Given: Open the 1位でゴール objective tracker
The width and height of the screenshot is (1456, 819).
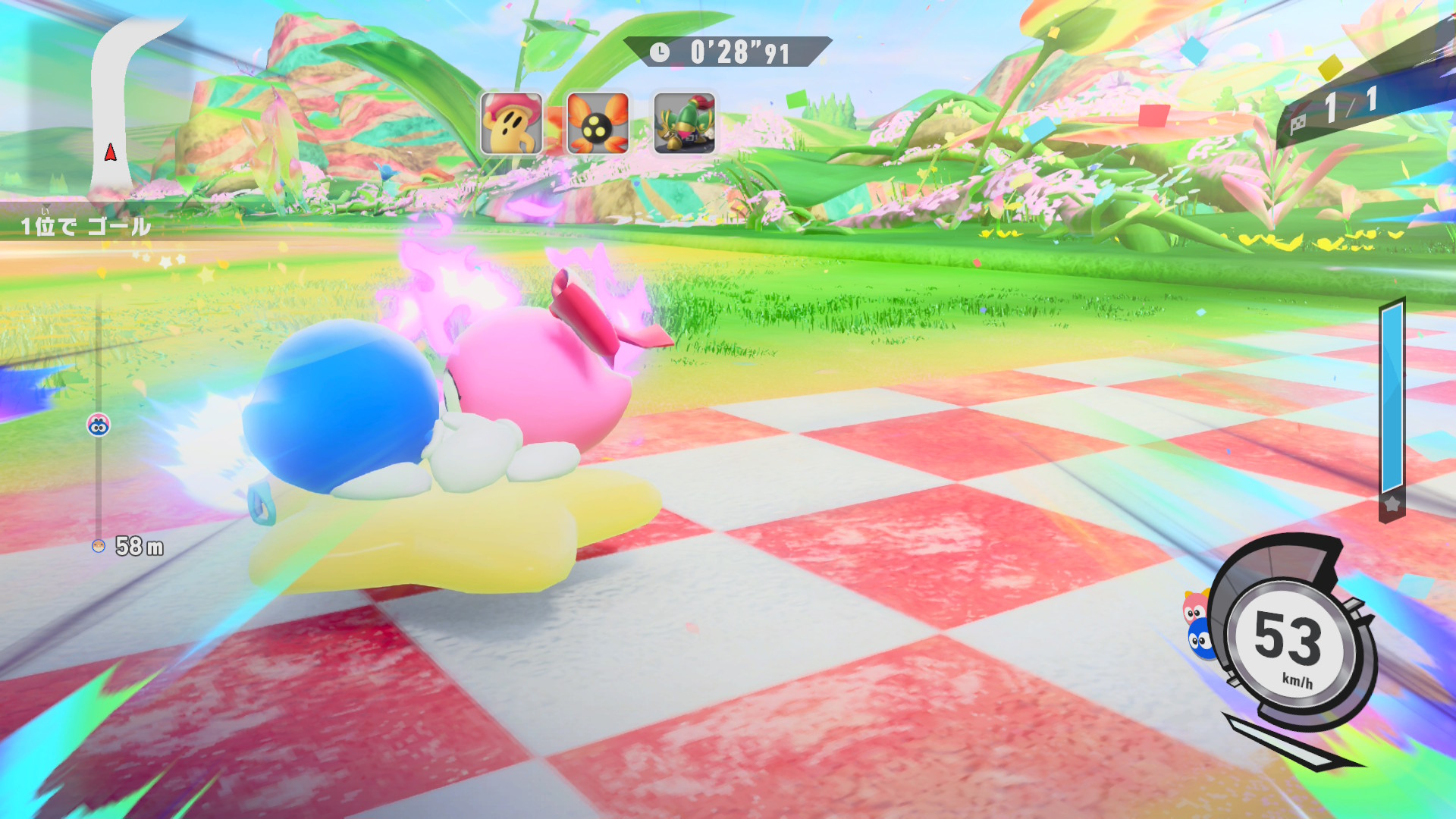Looking at the screenshot, I should click(x=85, y=226).
